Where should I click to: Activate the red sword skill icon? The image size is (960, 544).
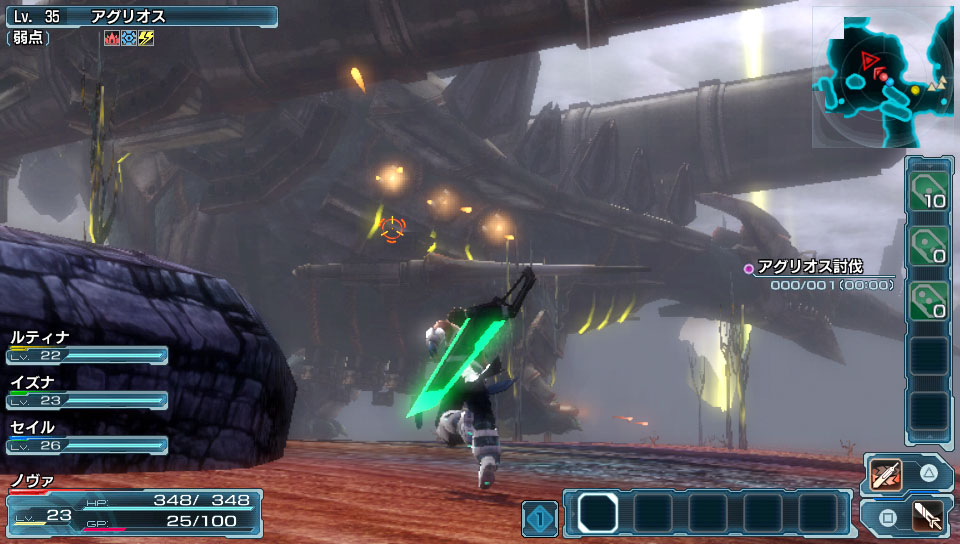coord(886,474)
